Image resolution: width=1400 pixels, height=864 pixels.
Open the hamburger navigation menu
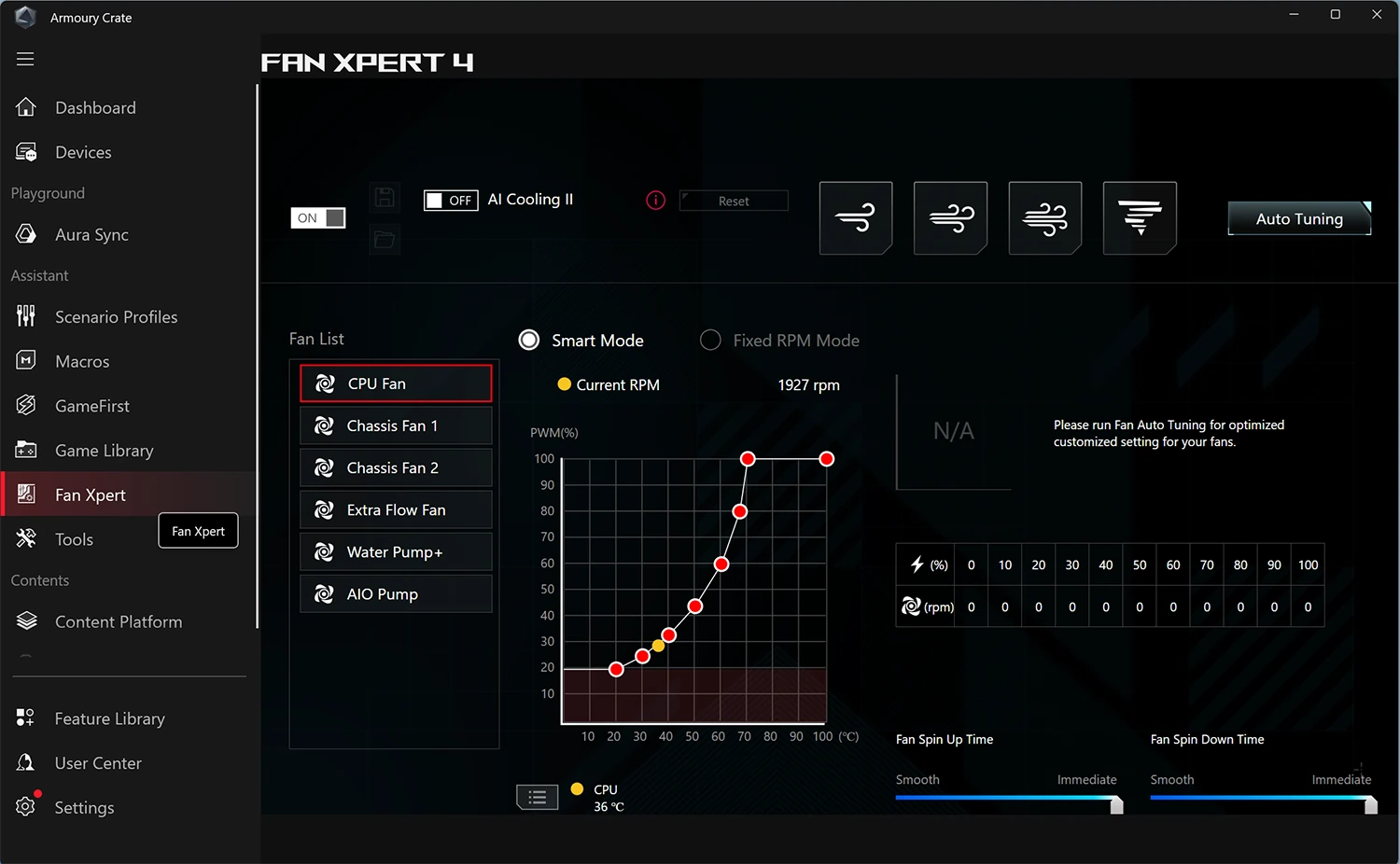click(25, 59)
